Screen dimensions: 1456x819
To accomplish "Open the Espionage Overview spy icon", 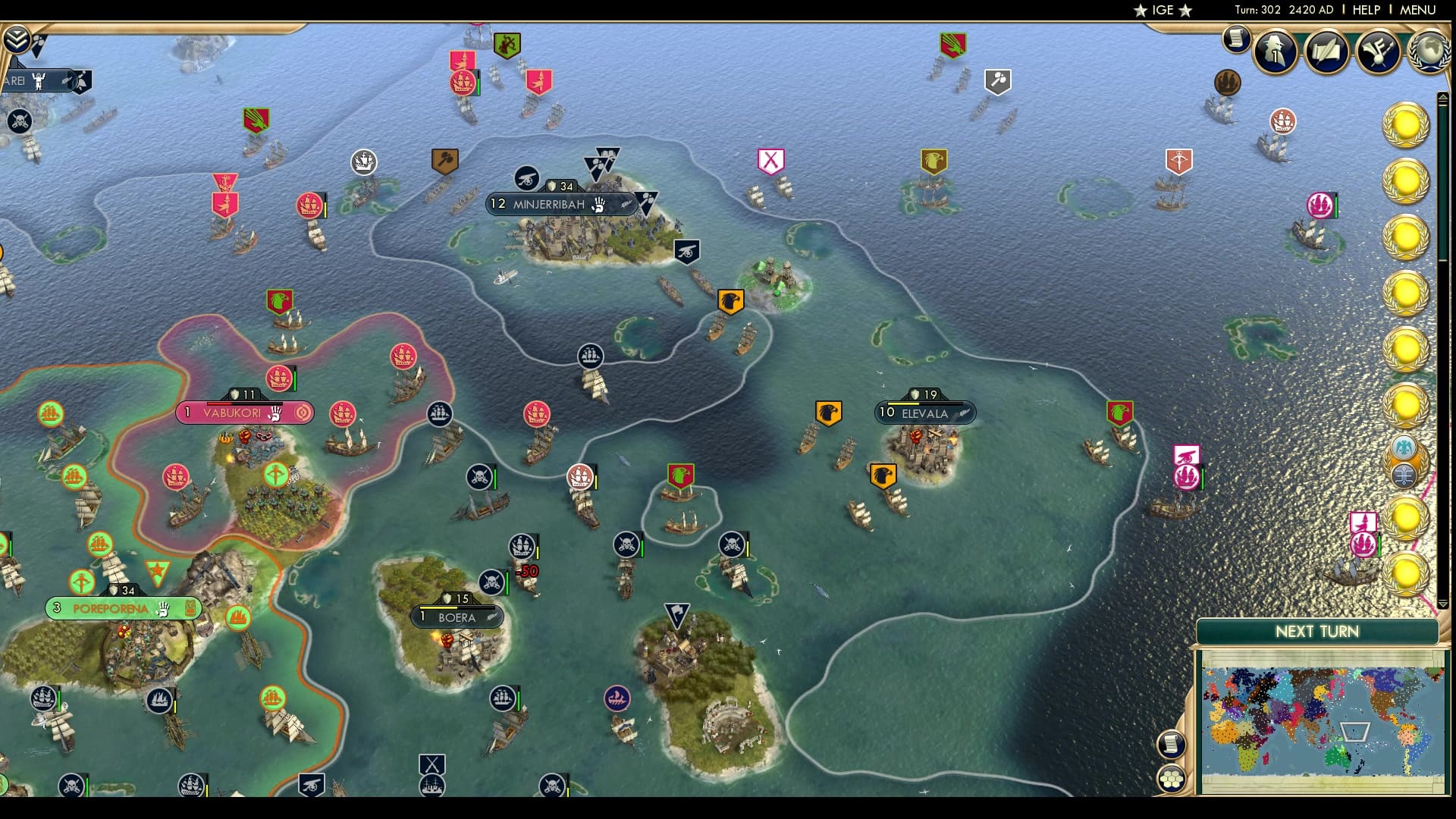I will click(1275, 52).
